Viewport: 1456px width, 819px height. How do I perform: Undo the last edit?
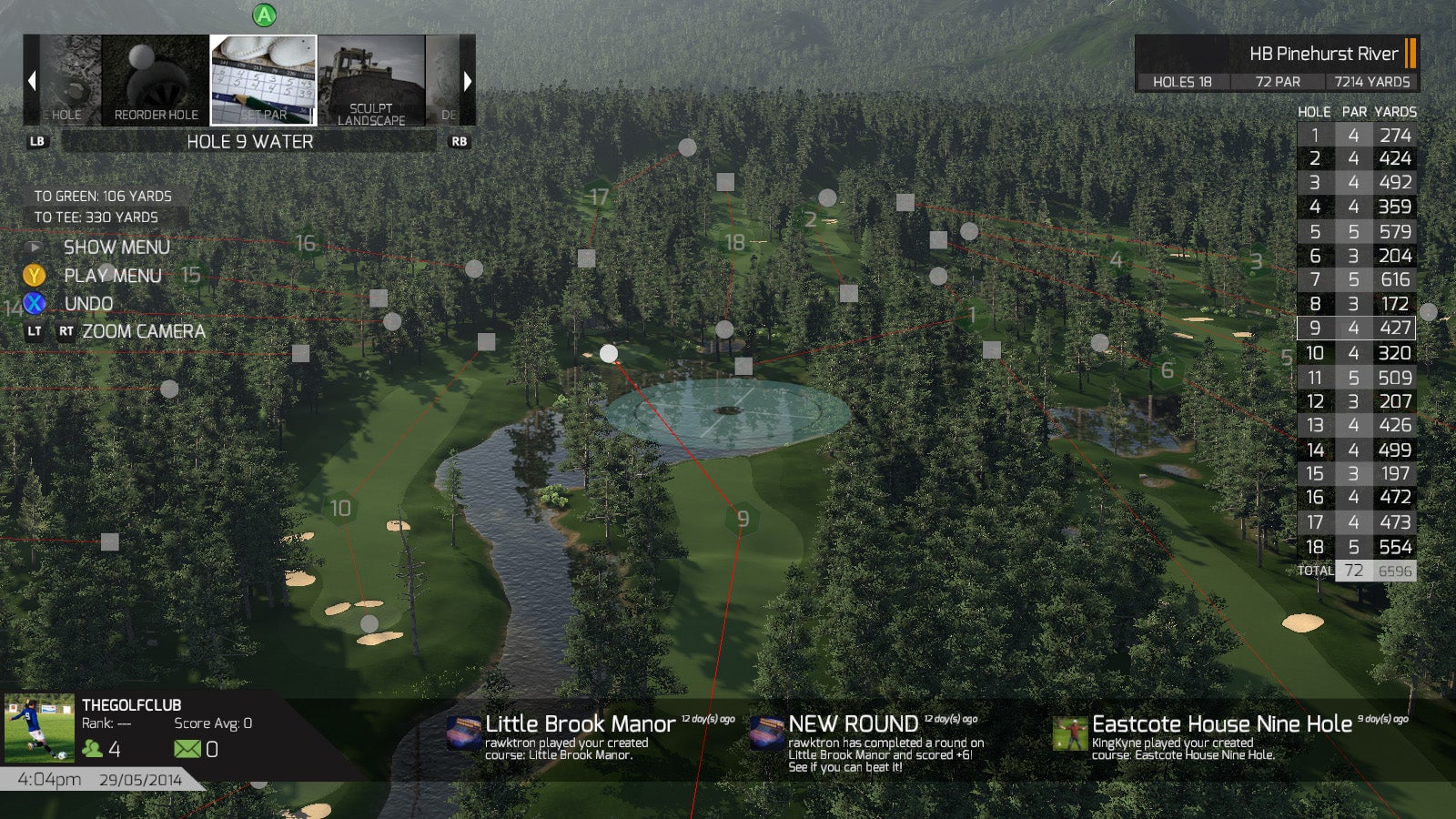click(88, 304)
